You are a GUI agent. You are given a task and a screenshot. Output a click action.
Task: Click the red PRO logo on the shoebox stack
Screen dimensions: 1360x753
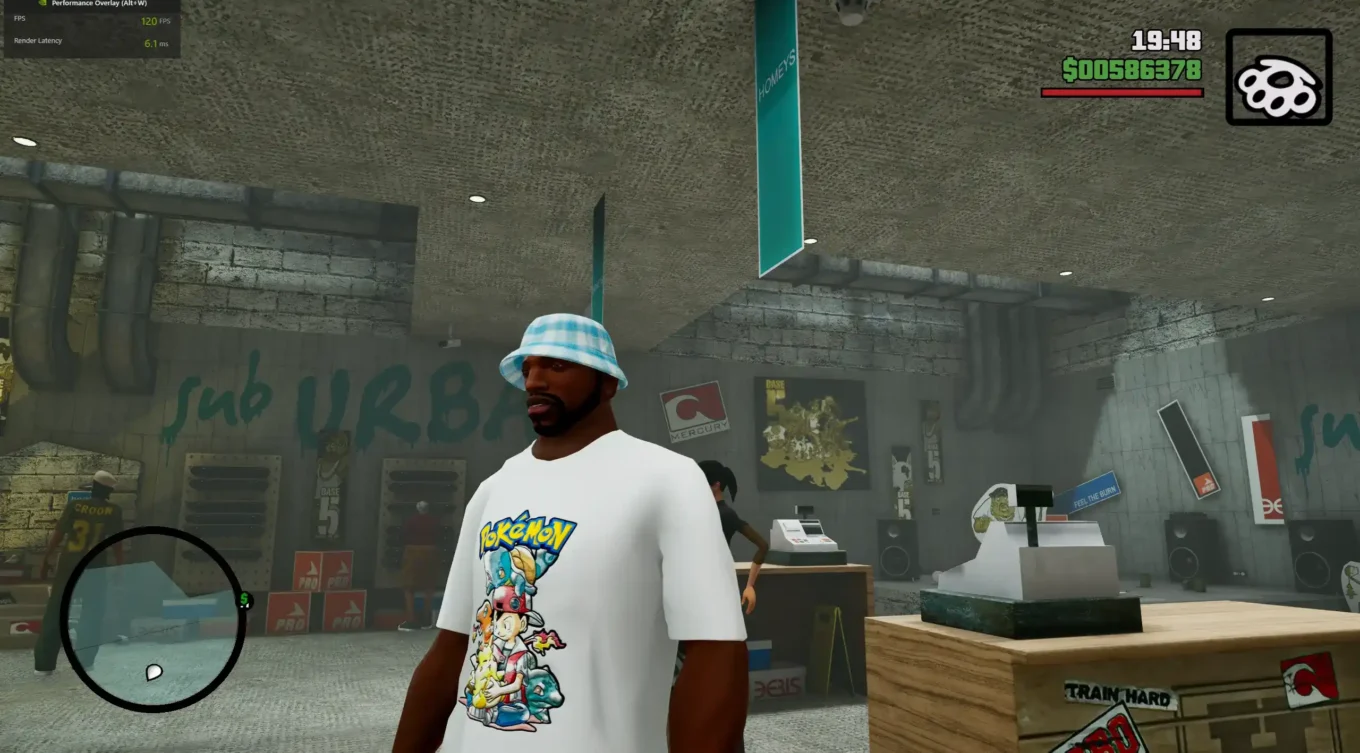coord(310,579)
